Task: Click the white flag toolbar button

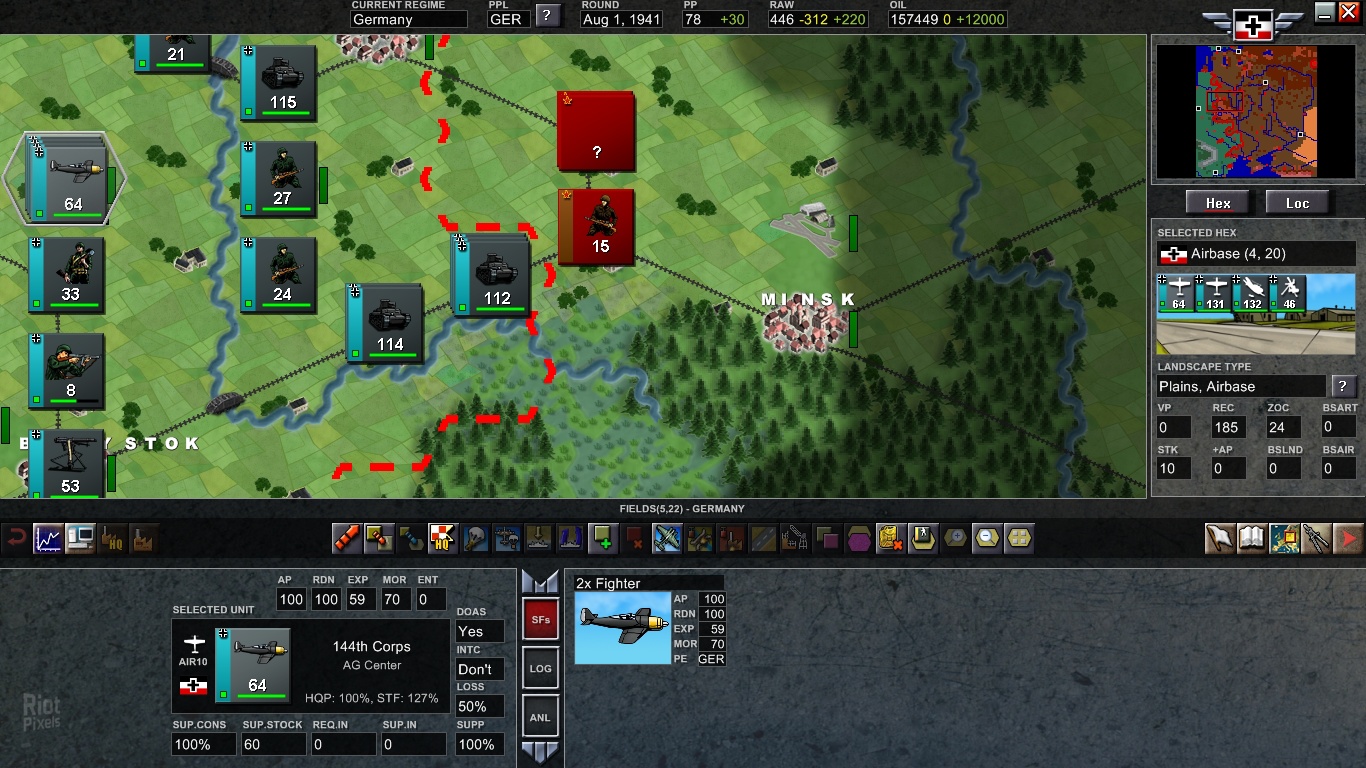Action: pos(1220,539)
